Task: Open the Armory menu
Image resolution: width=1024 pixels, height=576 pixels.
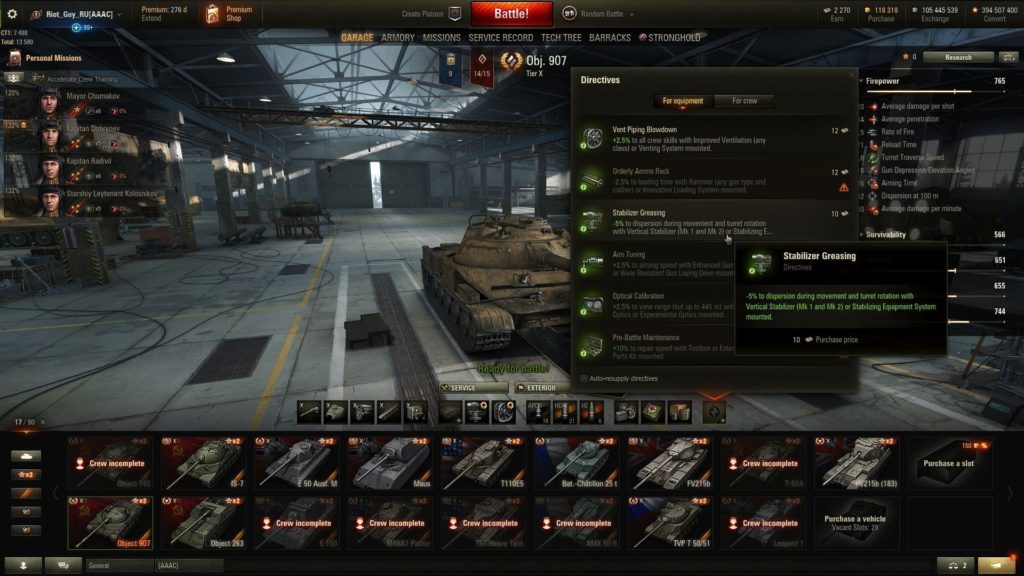Action: click(x=398, y=38)
